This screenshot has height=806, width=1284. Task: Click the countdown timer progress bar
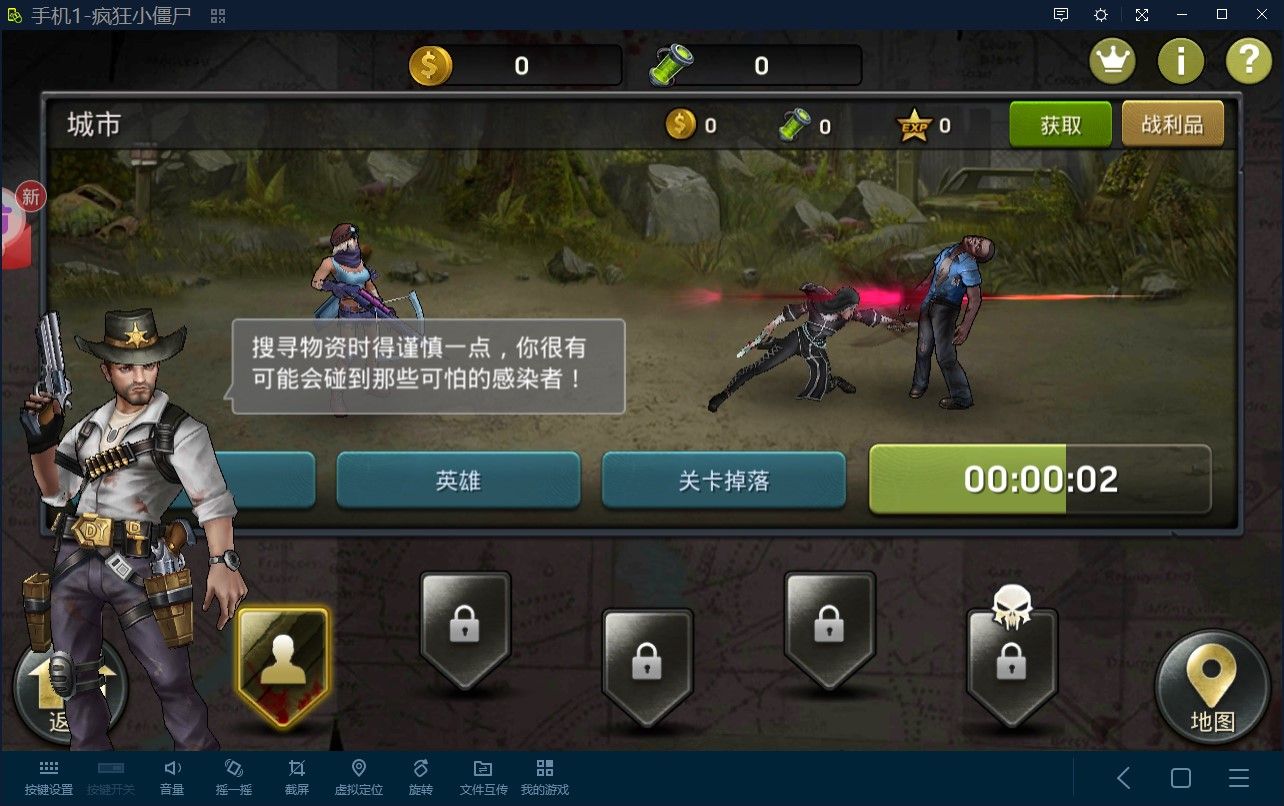(1040, 479)
